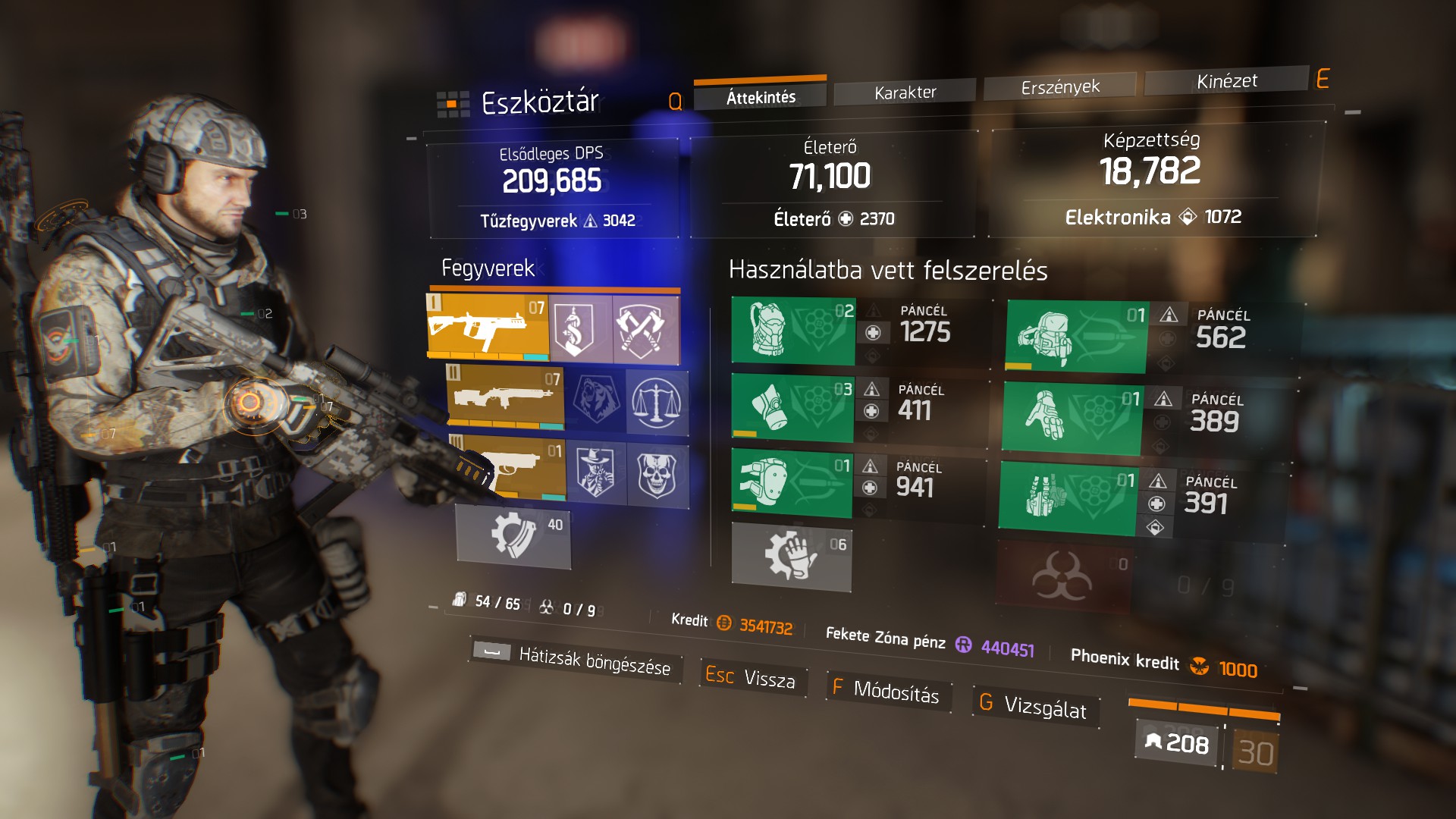Viewport: 1456px width, 819px height.
Task: Go to the Kinézet tab
Action: coord(1226,81)
